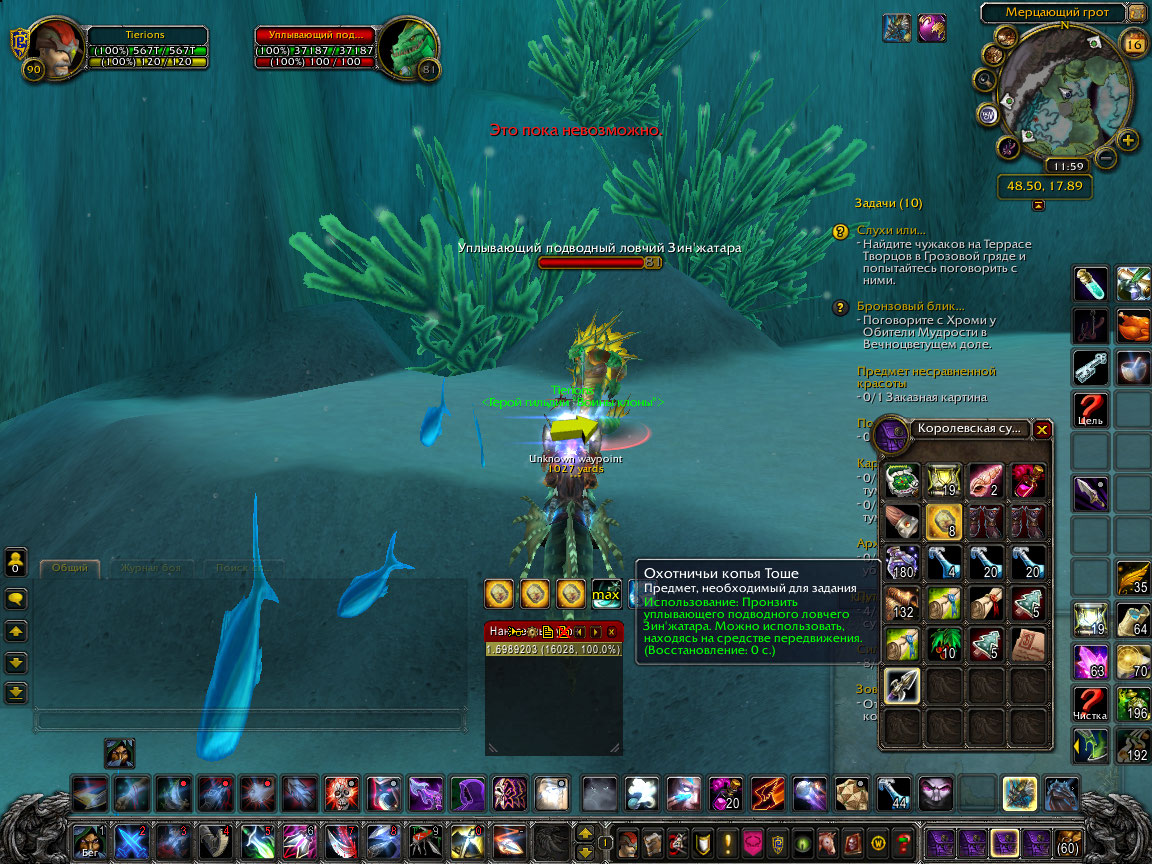Screen dimensions: 1152x864
Task: Zoom in the minimap with the plus button
Action: (x=1128, y=140)
